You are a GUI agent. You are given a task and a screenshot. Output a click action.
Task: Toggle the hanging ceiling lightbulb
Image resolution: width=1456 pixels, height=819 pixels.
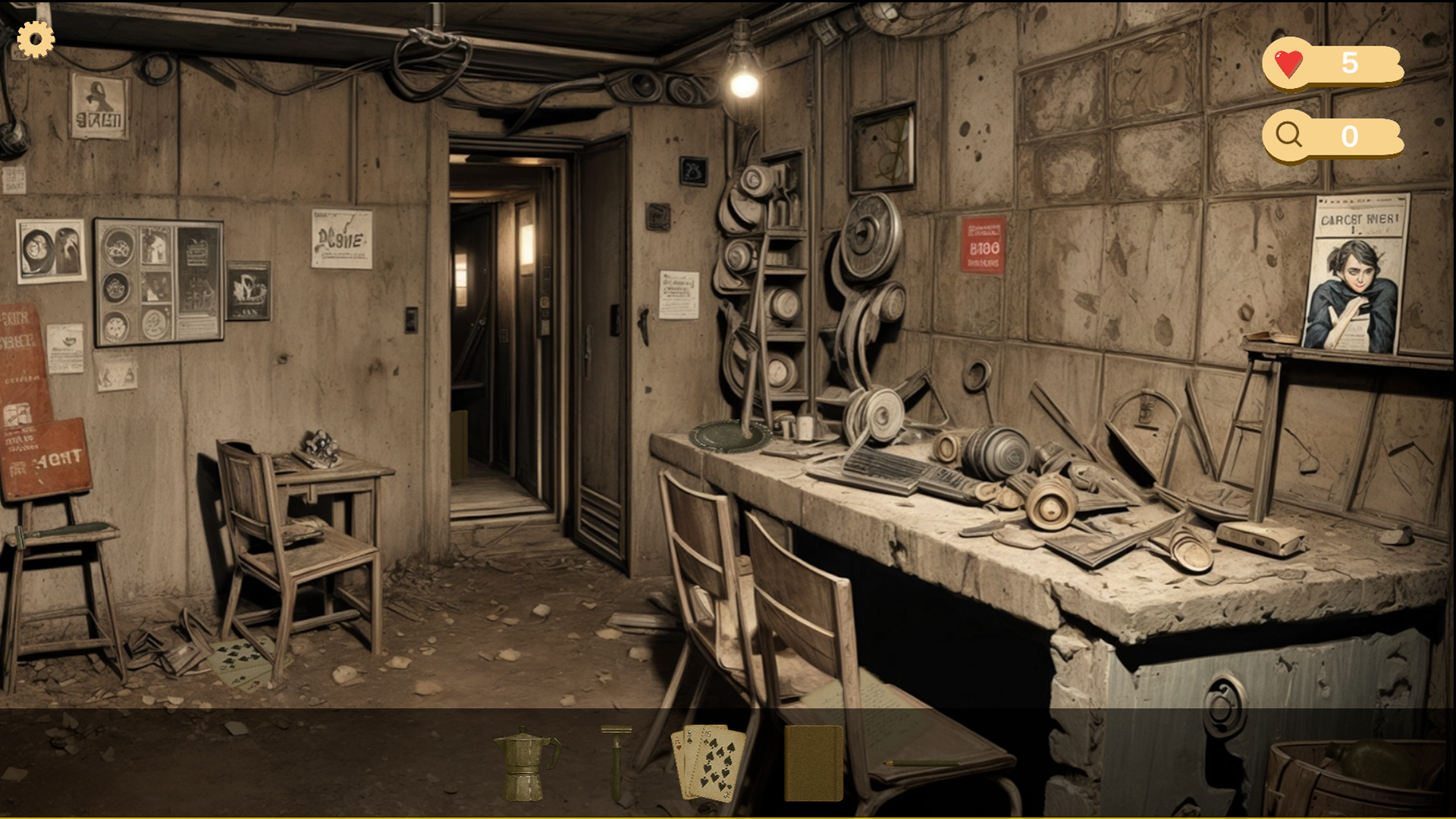tap(744, 86)
